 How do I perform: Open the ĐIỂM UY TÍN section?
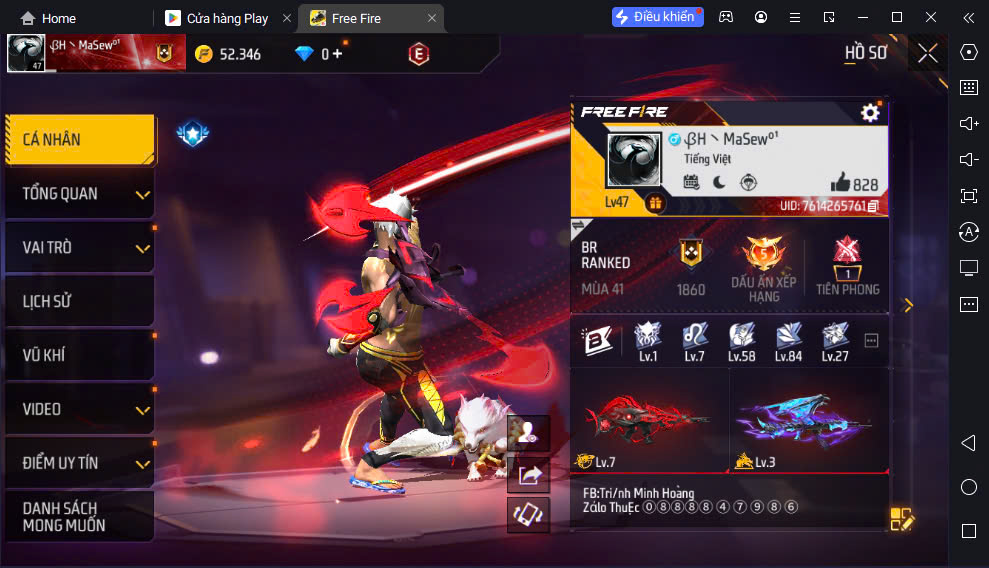[80, 463]
